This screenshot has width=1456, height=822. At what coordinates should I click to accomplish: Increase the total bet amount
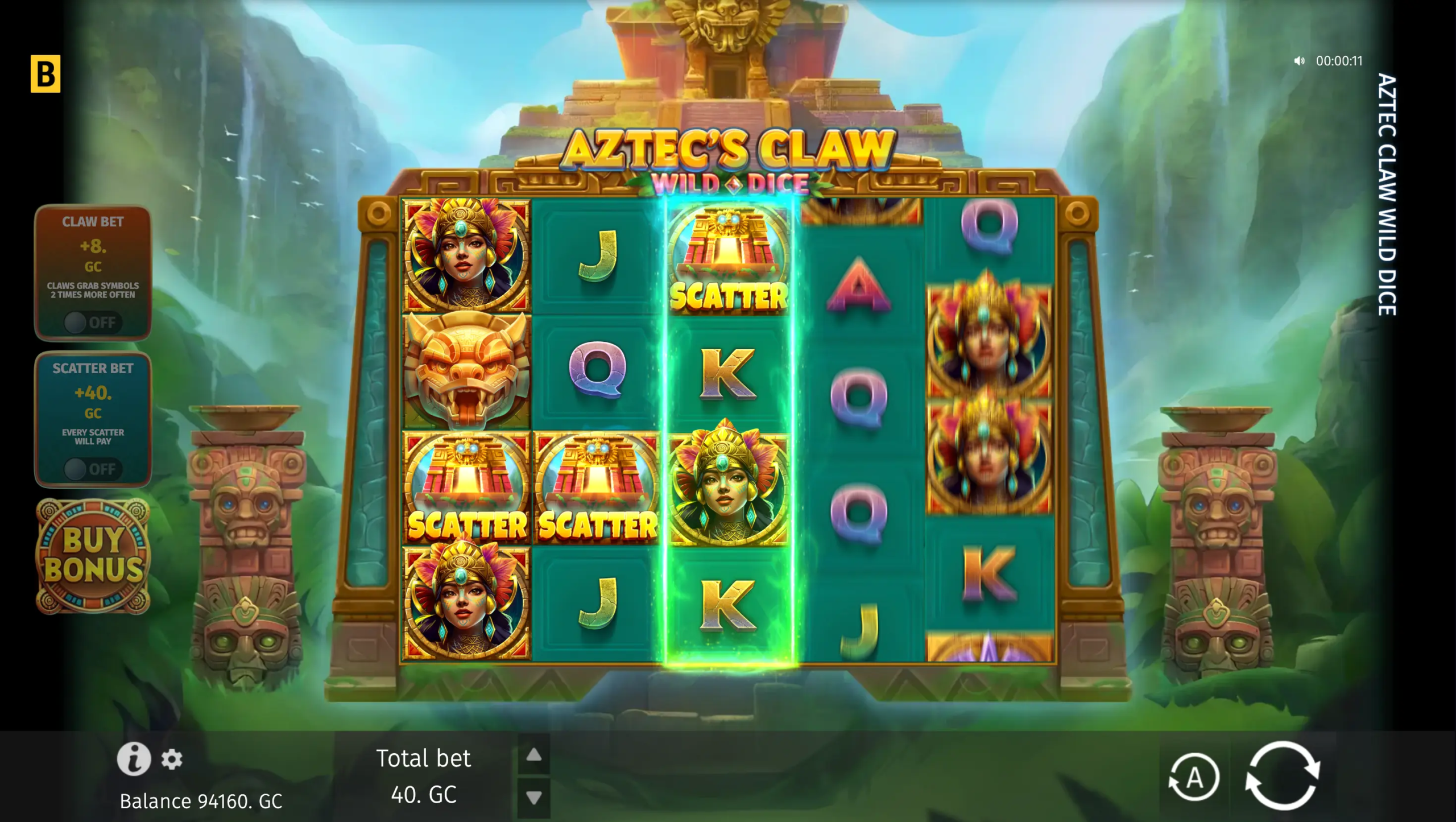[533, 755]
